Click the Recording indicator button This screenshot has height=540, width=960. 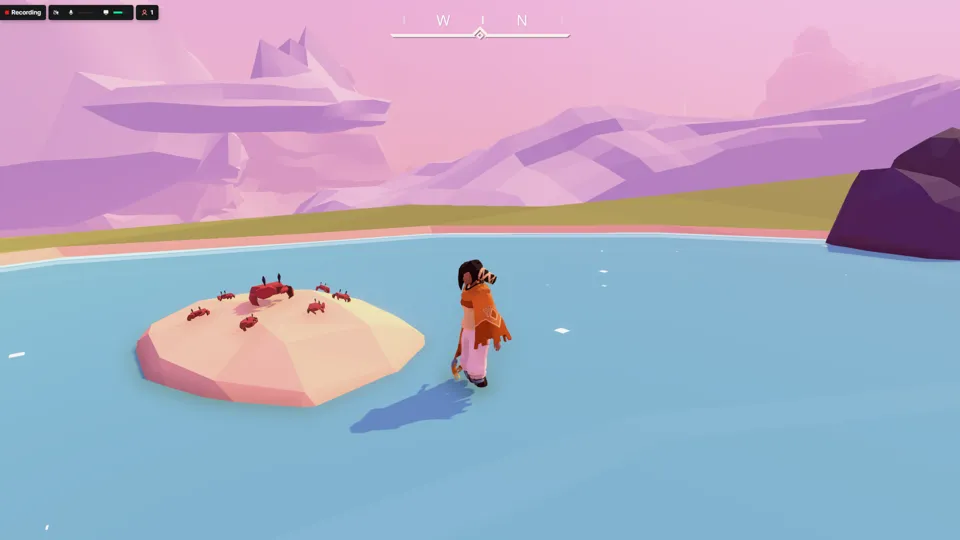[23, 13]
